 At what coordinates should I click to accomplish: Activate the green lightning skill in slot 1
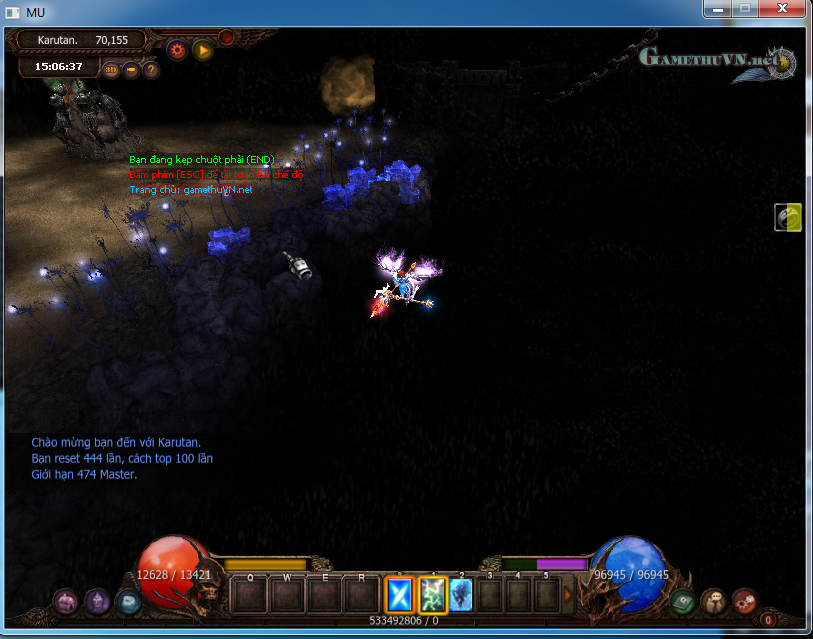tap(432, 595)
